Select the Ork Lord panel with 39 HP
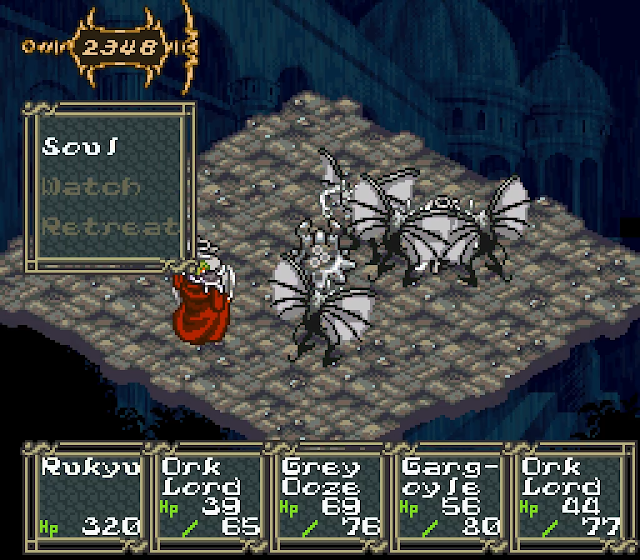 [x=209, y=494]
